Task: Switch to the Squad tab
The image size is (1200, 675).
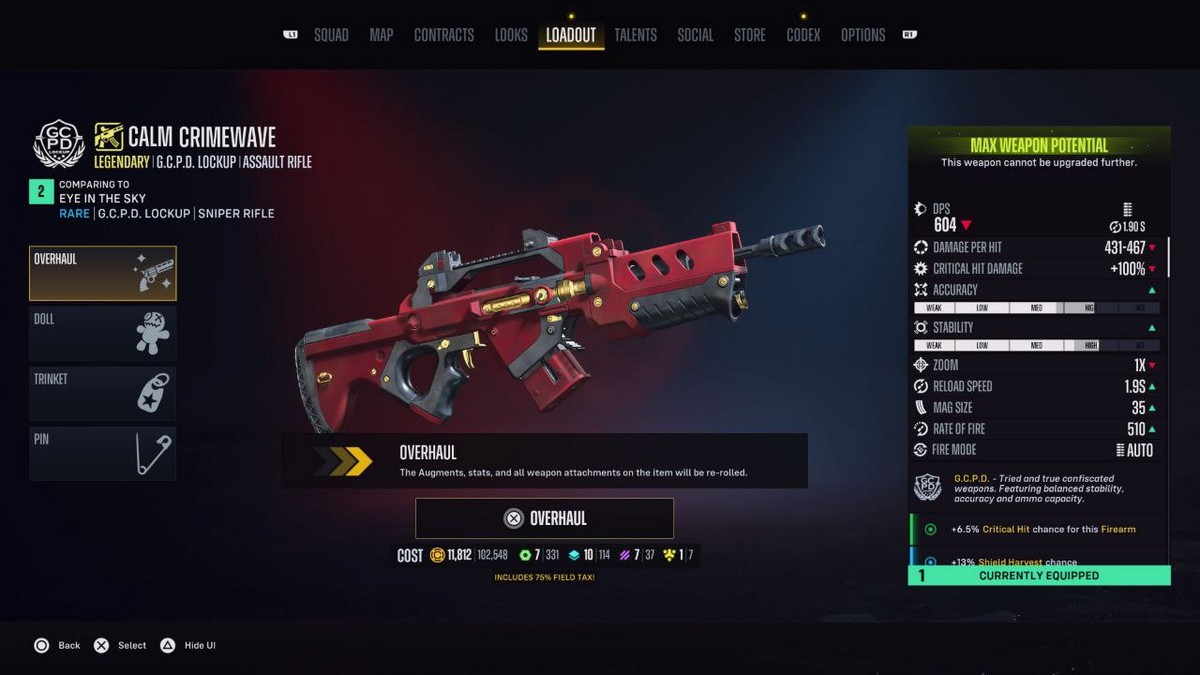Action: pos(331,35)
